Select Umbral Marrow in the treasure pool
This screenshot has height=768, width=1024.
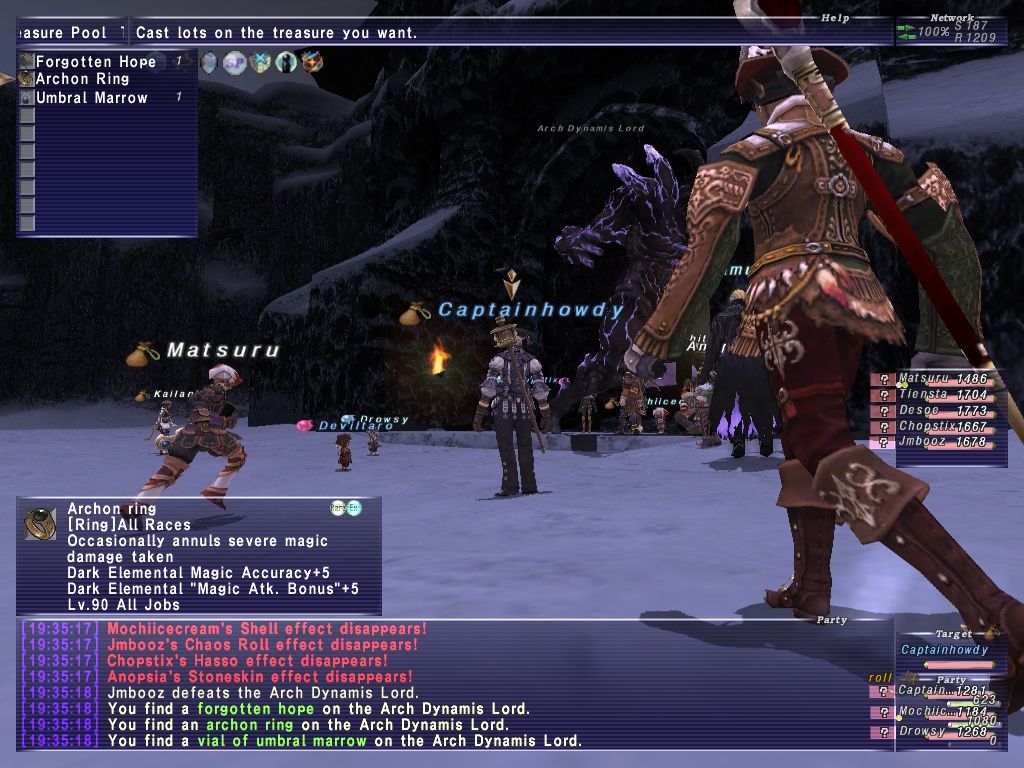(x=91, y=98)
